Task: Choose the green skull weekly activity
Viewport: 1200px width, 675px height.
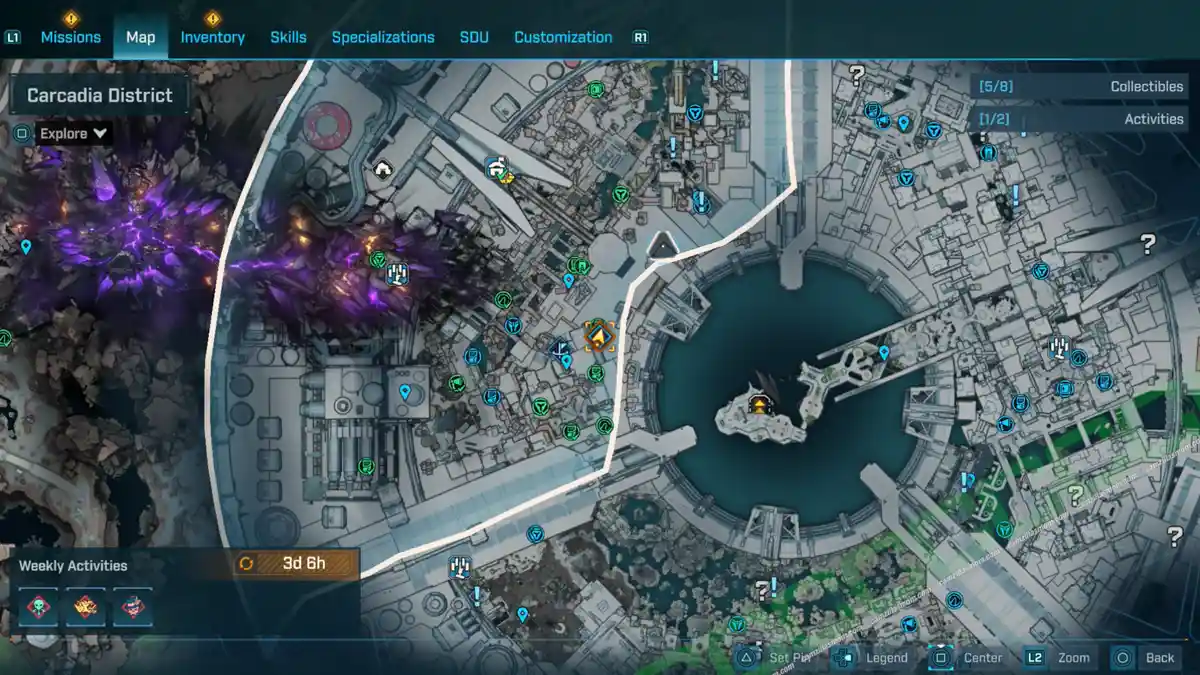Action: tap(38, 606)
